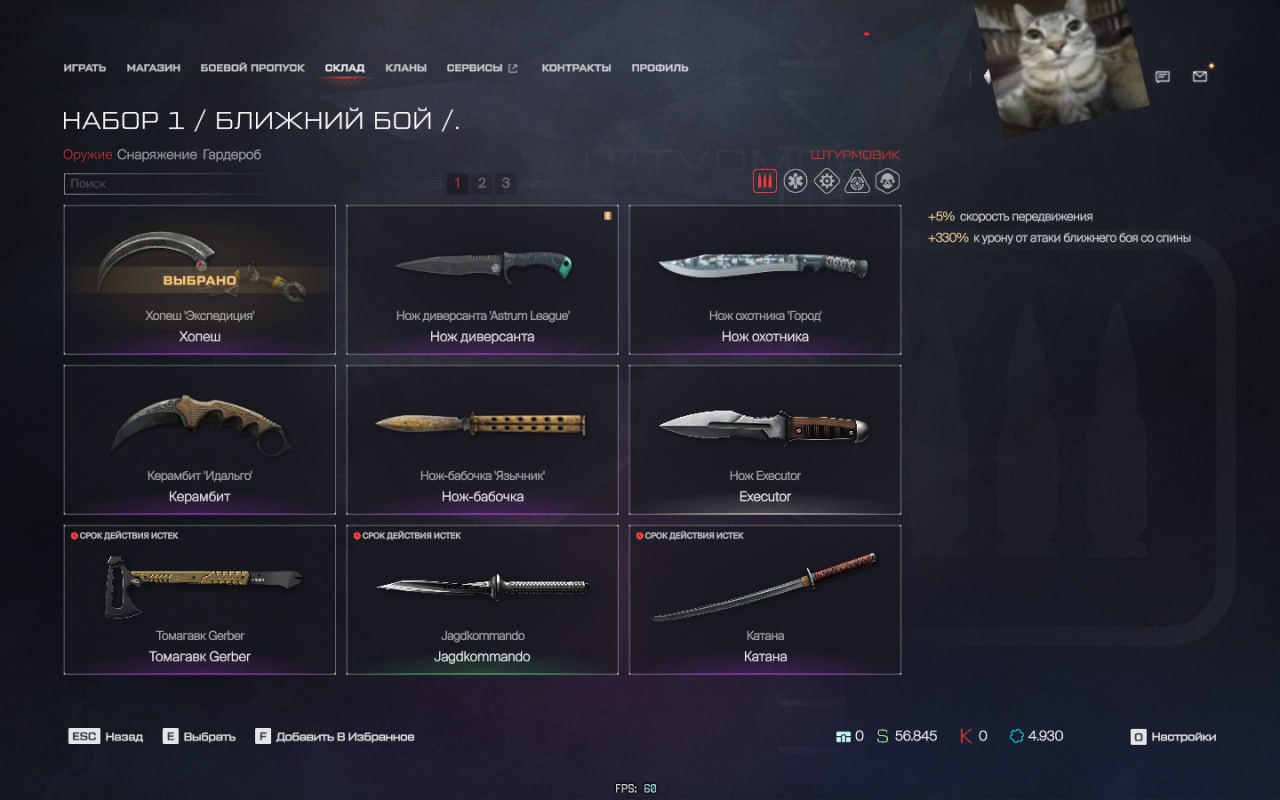Open the Профиль menu
1280x800 pixels.
[660, 68]
